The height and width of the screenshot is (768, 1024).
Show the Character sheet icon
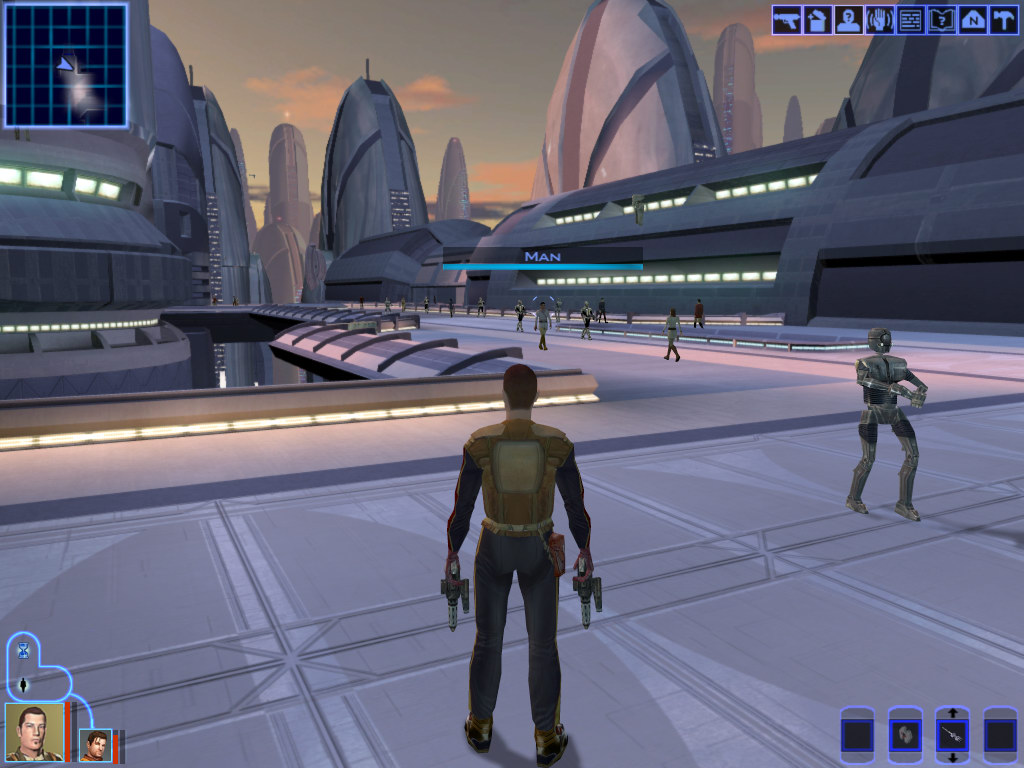(849, 20)
